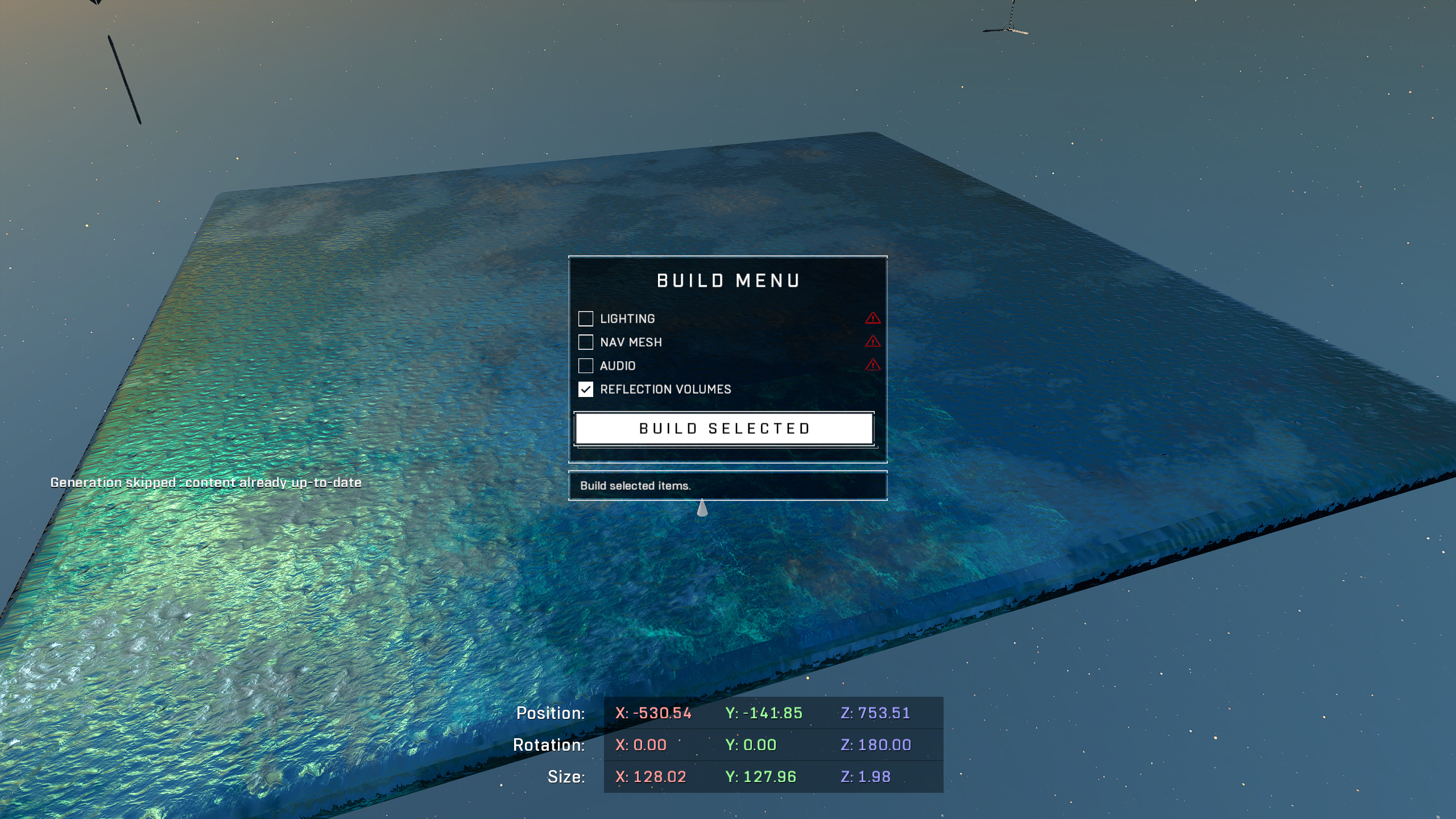Uncheck the Reflection Volumes checkbox
1456x819 pixels.
click(x=585, y=389)
